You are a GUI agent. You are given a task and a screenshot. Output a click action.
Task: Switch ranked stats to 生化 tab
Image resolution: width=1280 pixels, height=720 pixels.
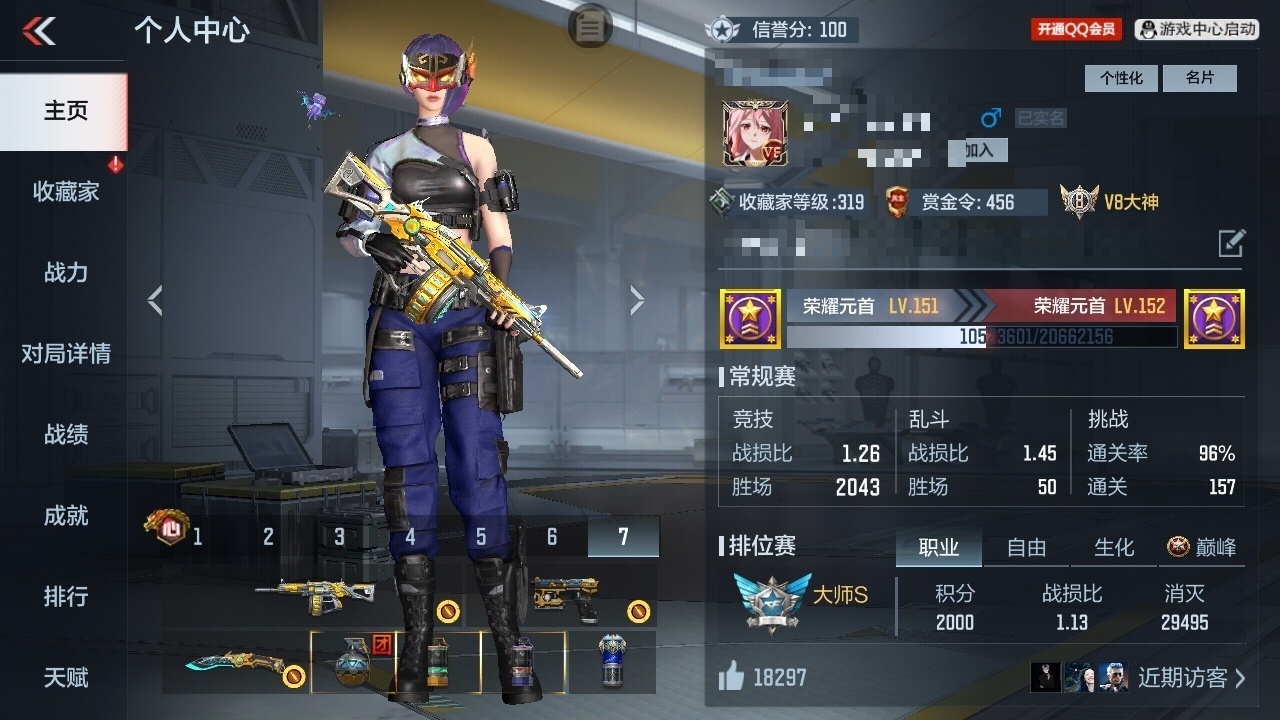click(x=1114, y=547)
